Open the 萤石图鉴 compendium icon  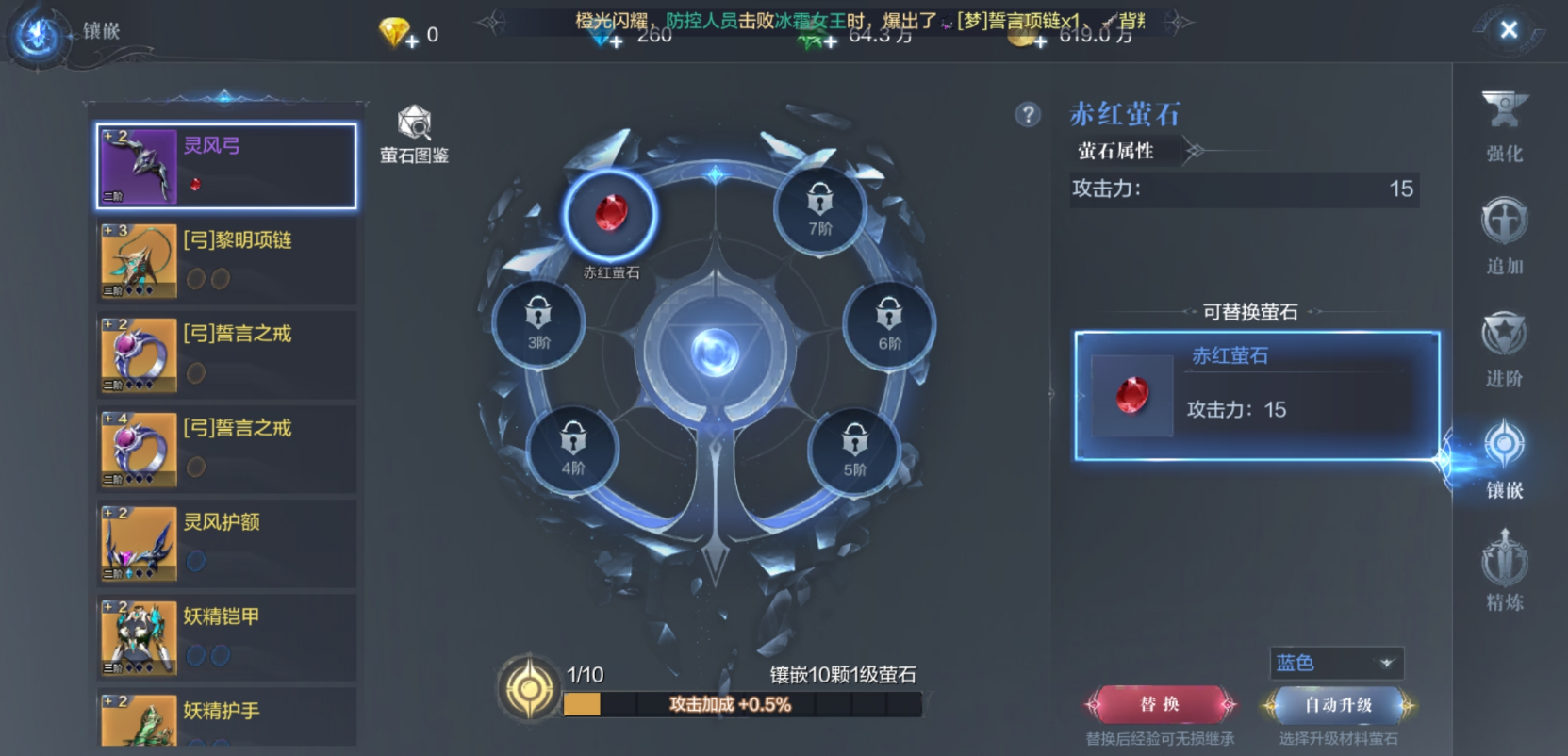(x=415, y=127)
